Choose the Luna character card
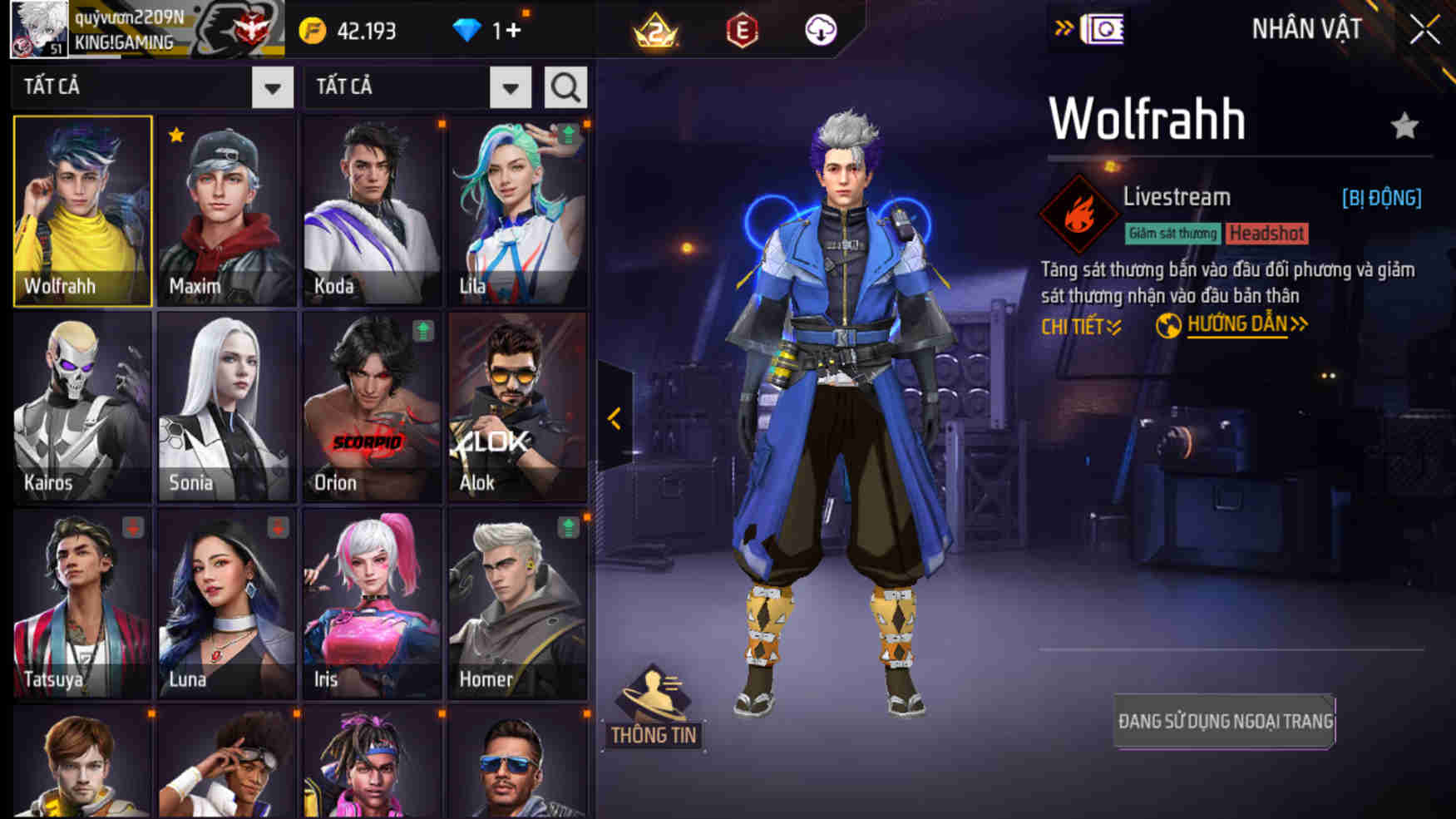The width and height of the screenshot is (1456, 819). pos(226,604)
